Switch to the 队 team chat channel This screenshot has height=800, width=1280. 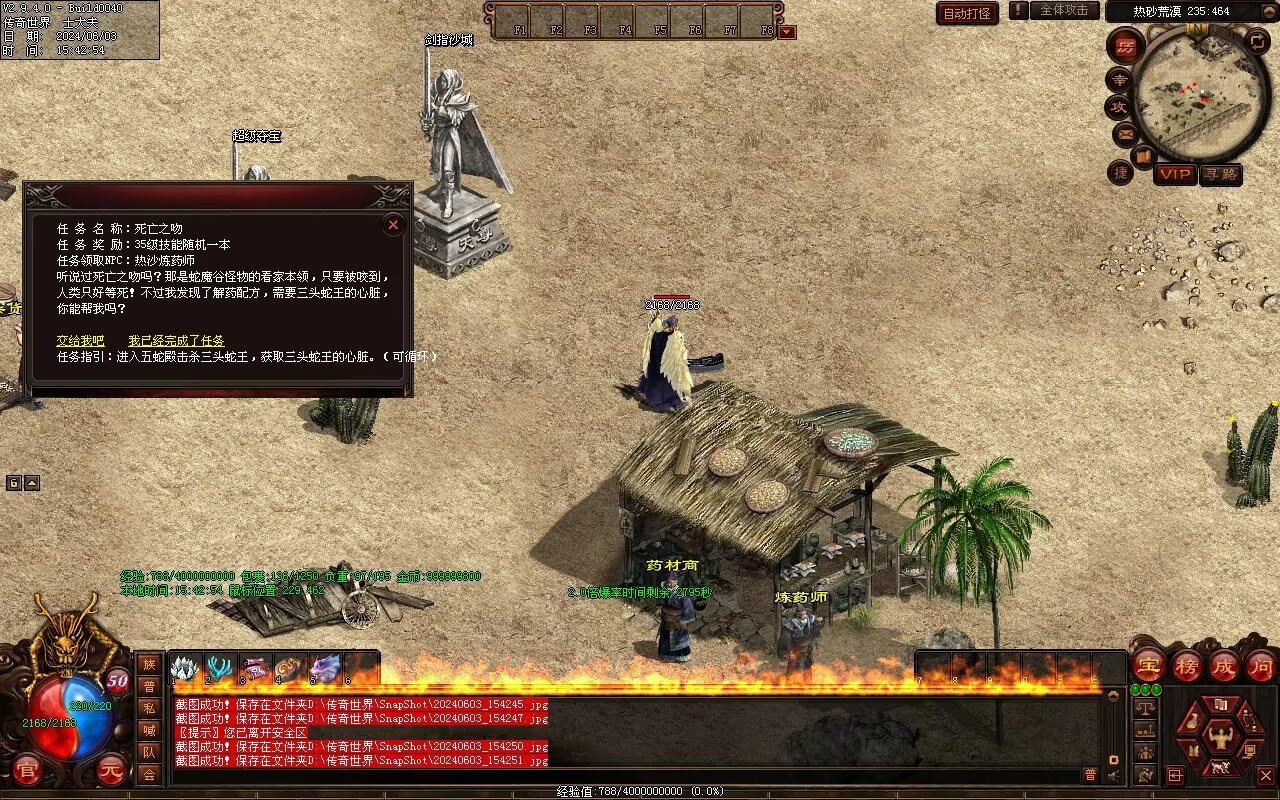click(149, 752)
